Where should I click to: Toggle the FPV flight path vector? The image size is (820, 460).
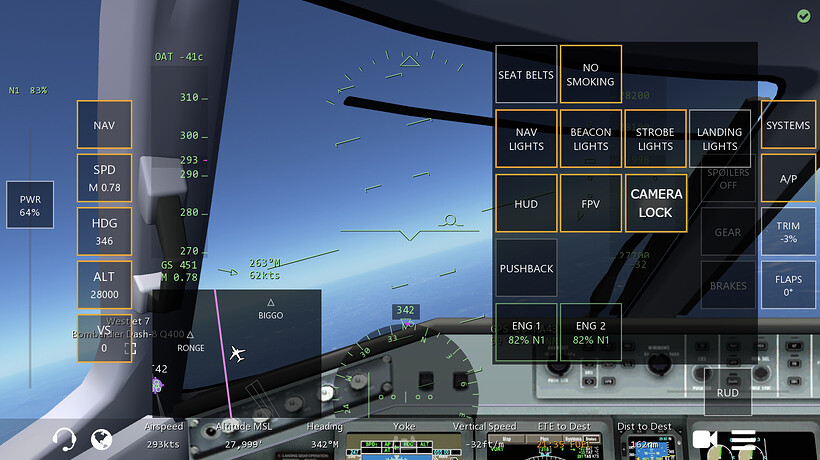click(x=590, y=204)
